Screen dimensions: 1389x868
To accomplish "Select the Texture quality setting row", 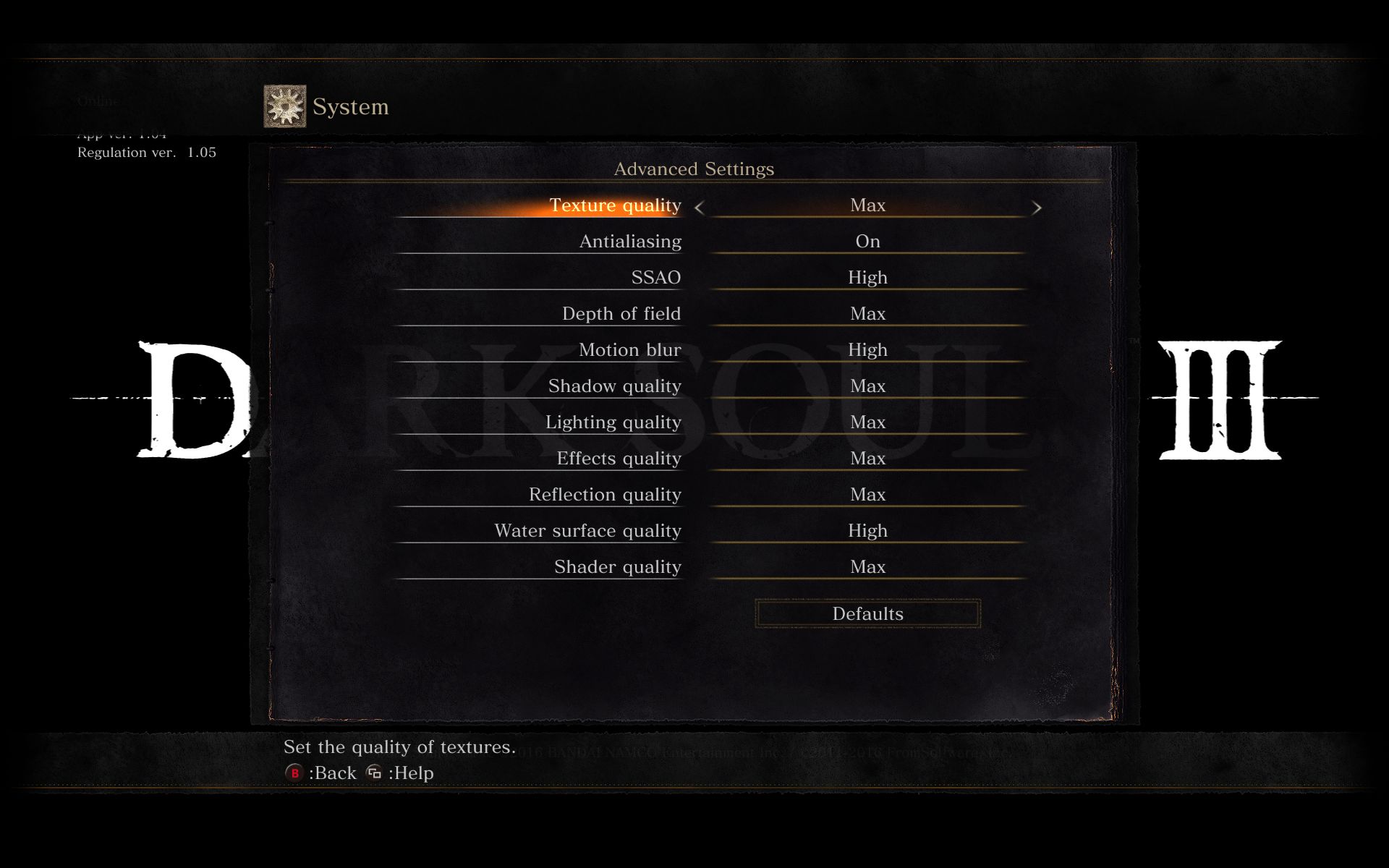I will (x=615, y=205).
